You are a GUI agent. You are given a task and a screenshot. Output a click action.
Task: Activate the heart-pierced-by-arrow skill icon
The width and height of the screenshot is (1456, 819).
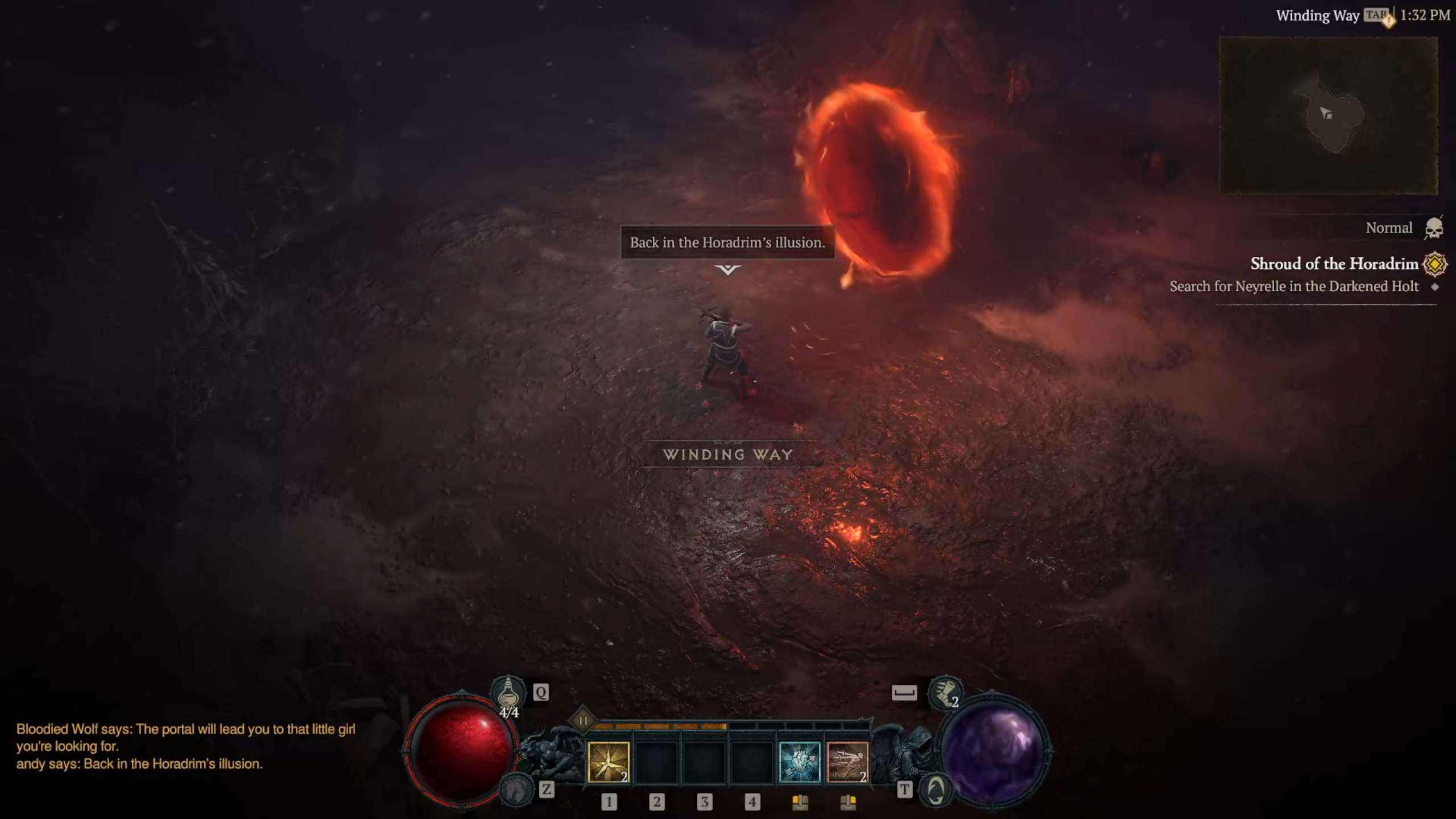click(x=799, y=762)
